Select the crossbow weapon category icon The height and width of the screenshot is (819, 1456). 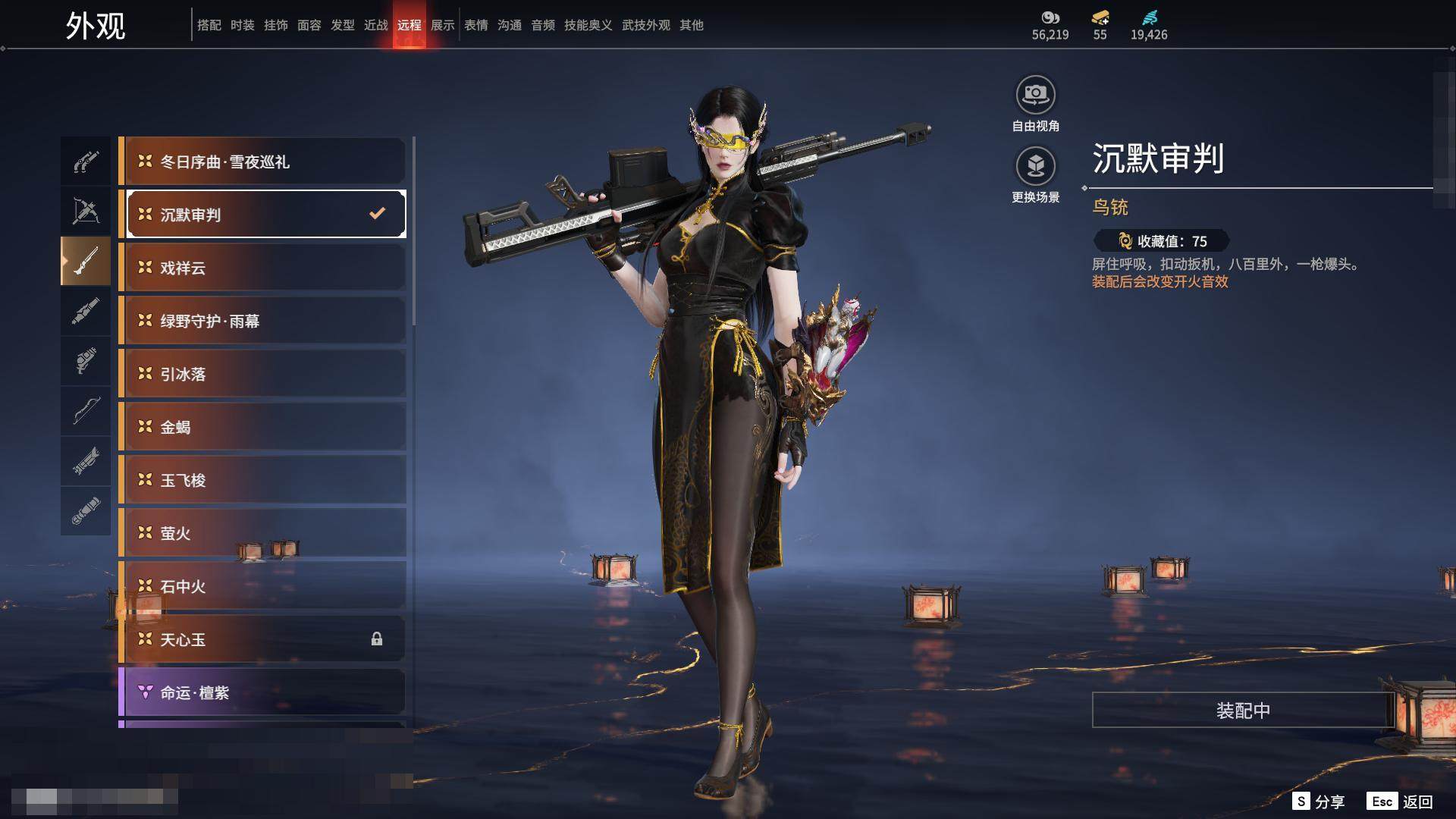pyautogui.click(x=86, y=212)
